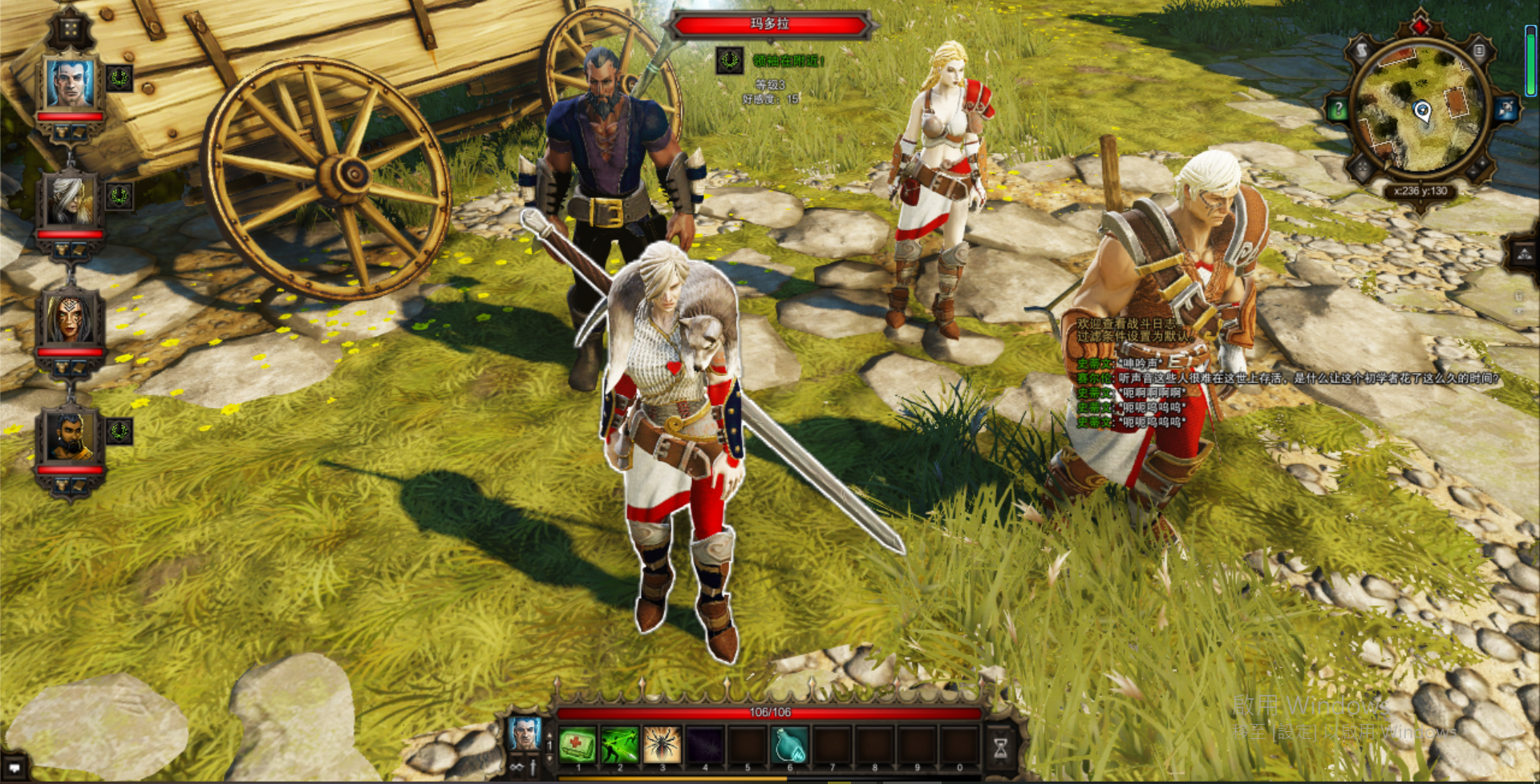Click the blue arrows button beside the minimap
1540x784 pixels.
[1506, 110]
